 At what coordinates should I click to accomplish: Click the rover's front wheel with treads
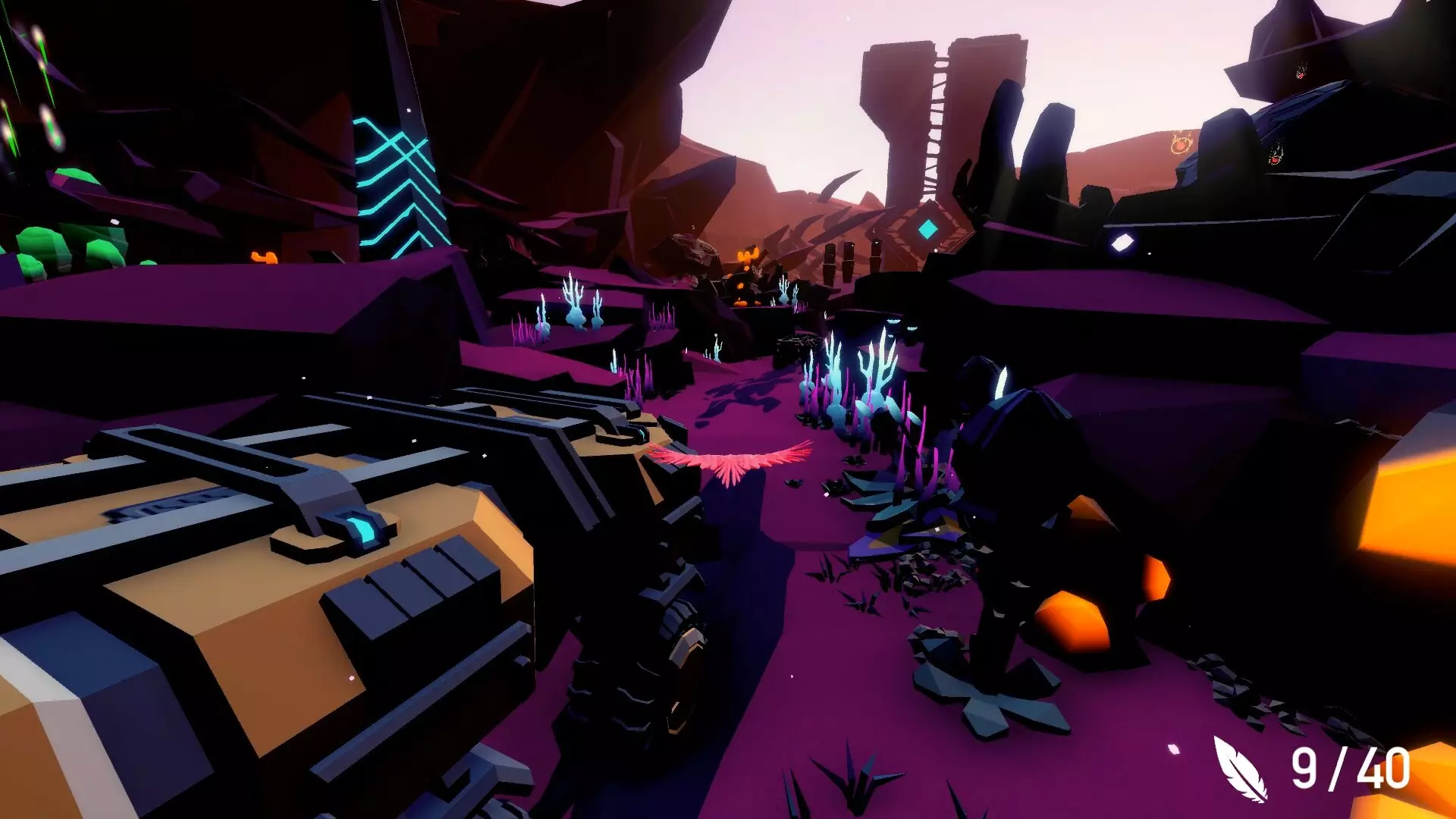(648, 667)
